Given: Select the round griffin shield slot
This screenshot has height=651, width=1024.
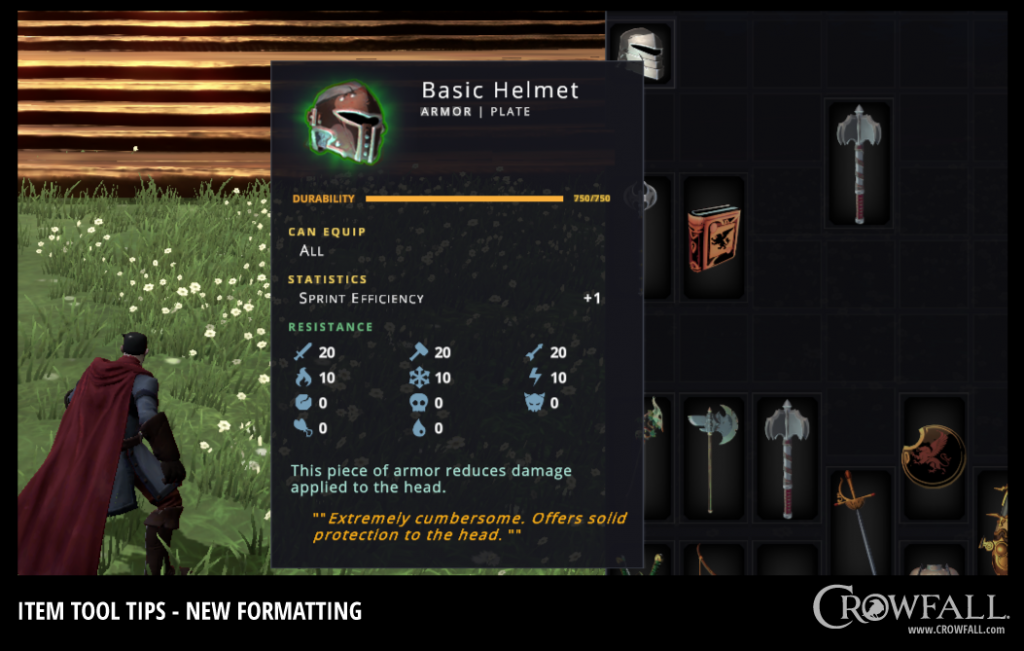Looking at the screenshot, I should (932, 455).
